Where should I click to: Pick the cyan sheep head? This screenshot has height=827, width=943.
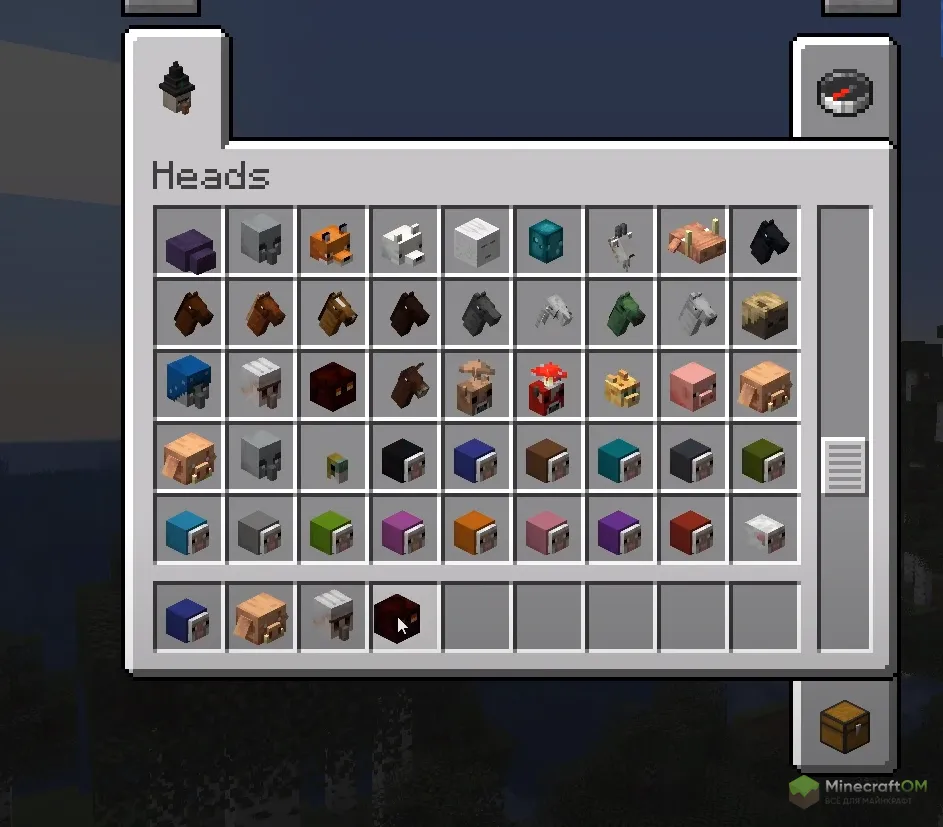click(x=621, y=457)
